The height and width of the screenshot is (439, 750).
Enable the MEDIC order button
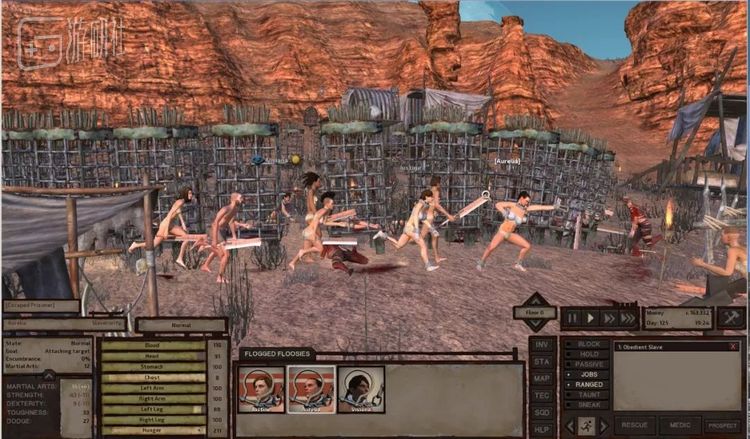point(679,425)
